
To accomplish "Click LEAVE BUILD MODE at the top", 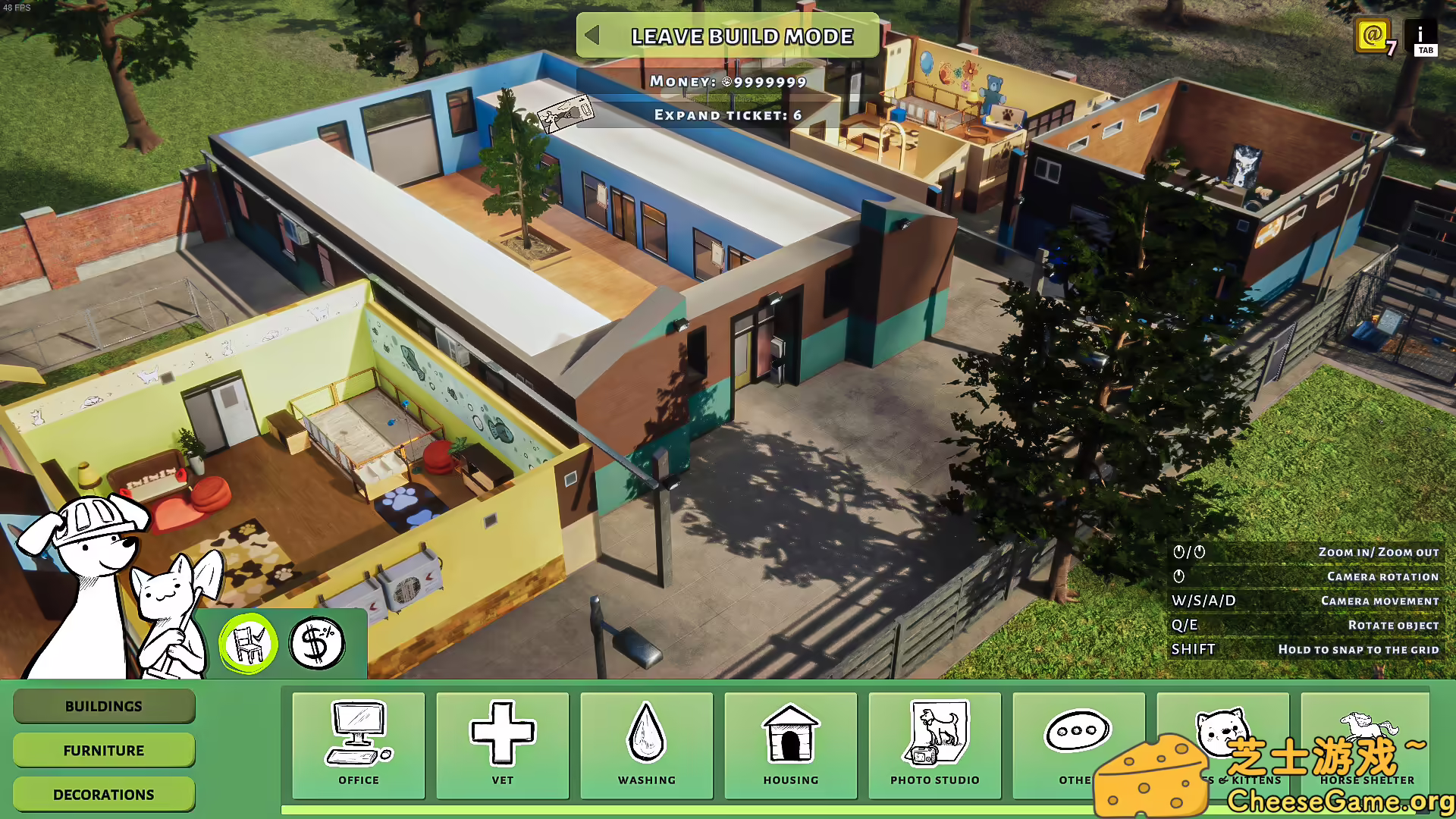I will [x=742, y=36].
